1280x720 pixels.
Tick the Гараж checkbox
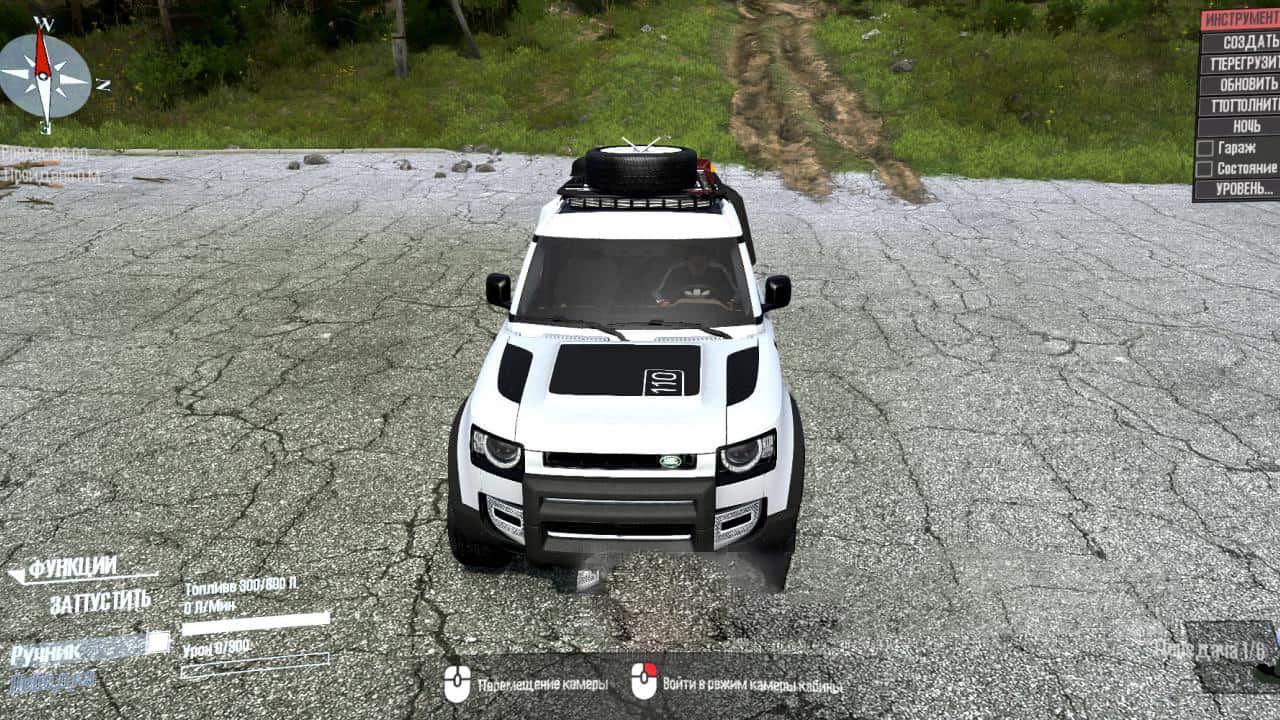(x=1205, y=148)
